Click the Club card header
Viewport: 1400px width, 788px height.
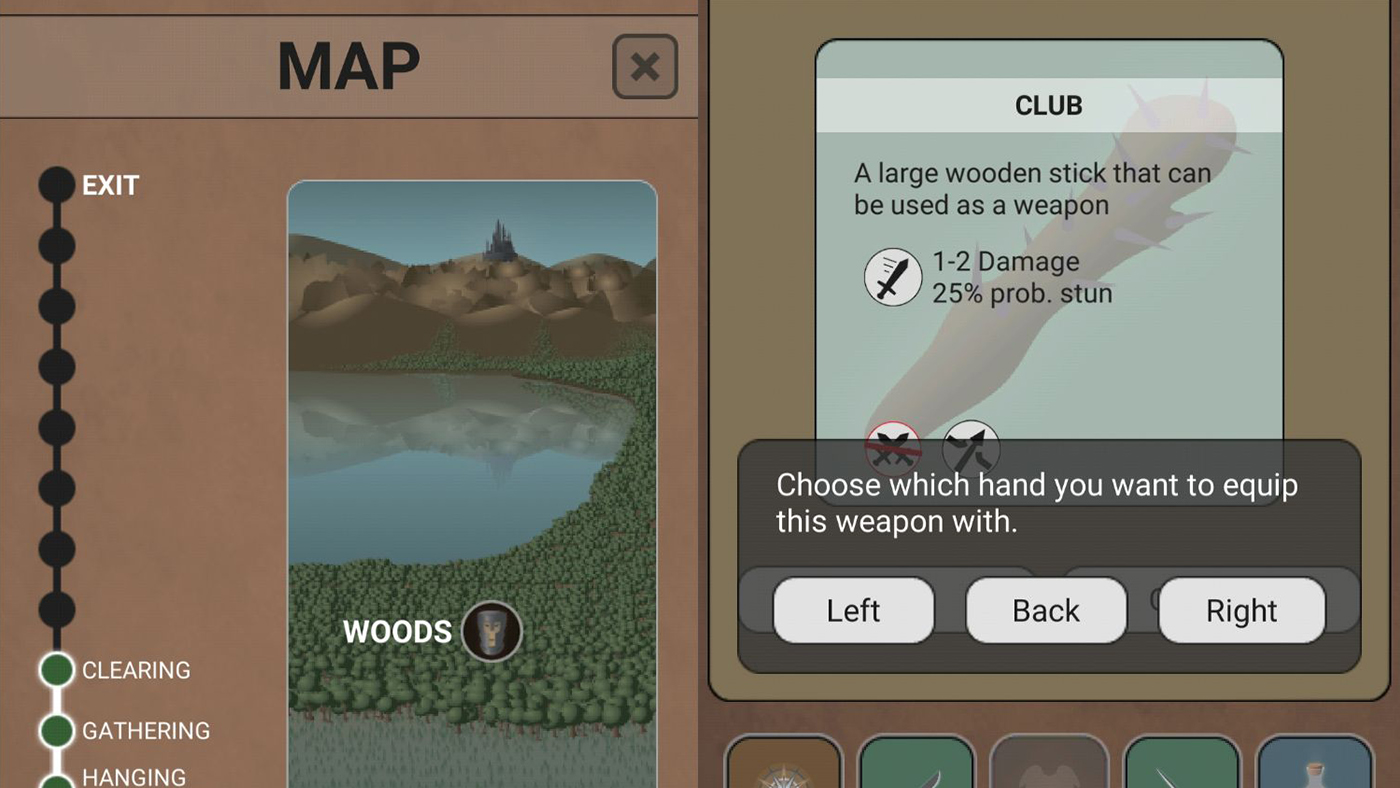point(1048,104)
